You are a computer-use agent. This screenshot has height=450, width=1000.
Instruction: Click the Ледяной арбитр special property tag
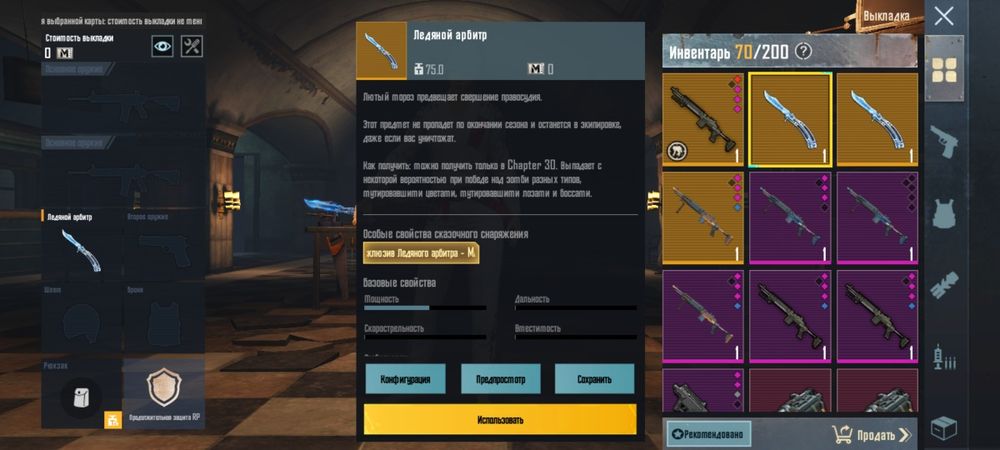pyautogui.click(x=421, y=254)
